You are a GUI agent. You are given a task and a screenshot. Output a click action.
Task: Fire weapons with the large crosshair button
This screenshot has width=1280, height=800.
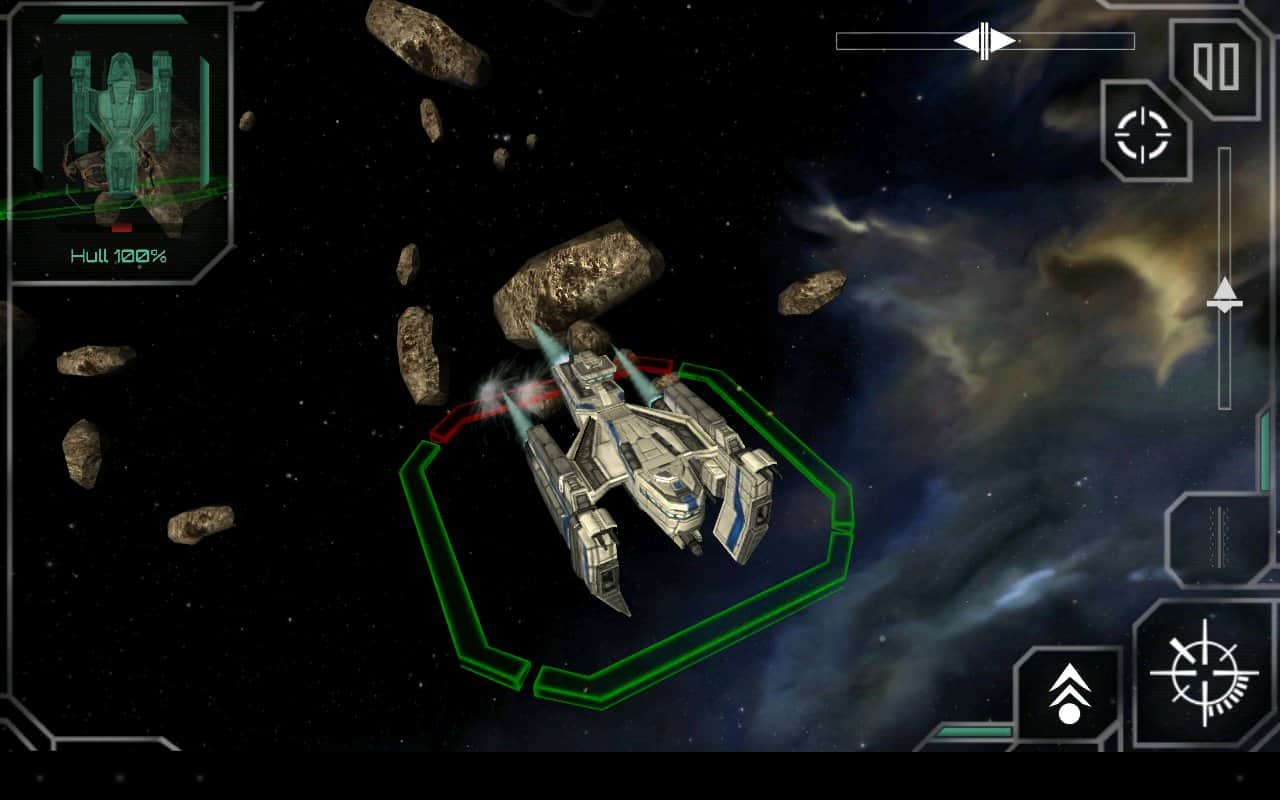point(1204,672)
